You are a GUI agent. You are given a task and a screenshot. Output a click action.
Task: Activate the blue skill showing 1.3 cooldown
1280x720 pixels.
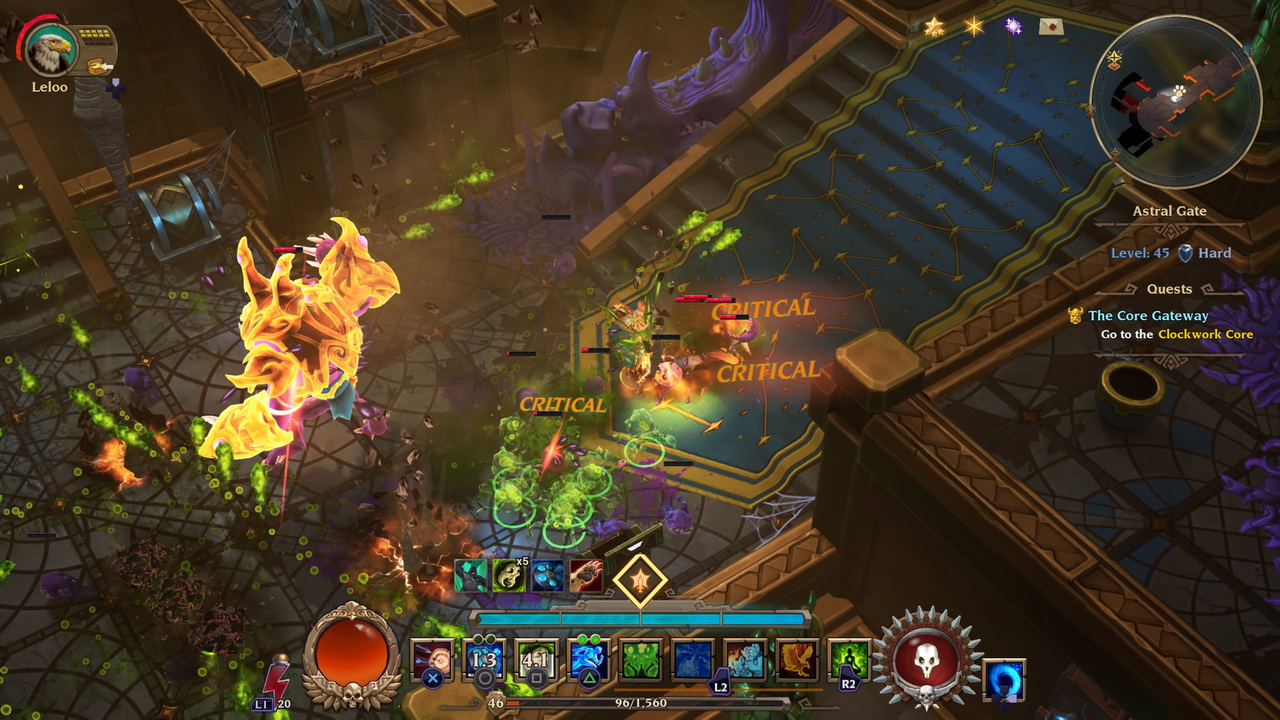click(x=485, y=660)
